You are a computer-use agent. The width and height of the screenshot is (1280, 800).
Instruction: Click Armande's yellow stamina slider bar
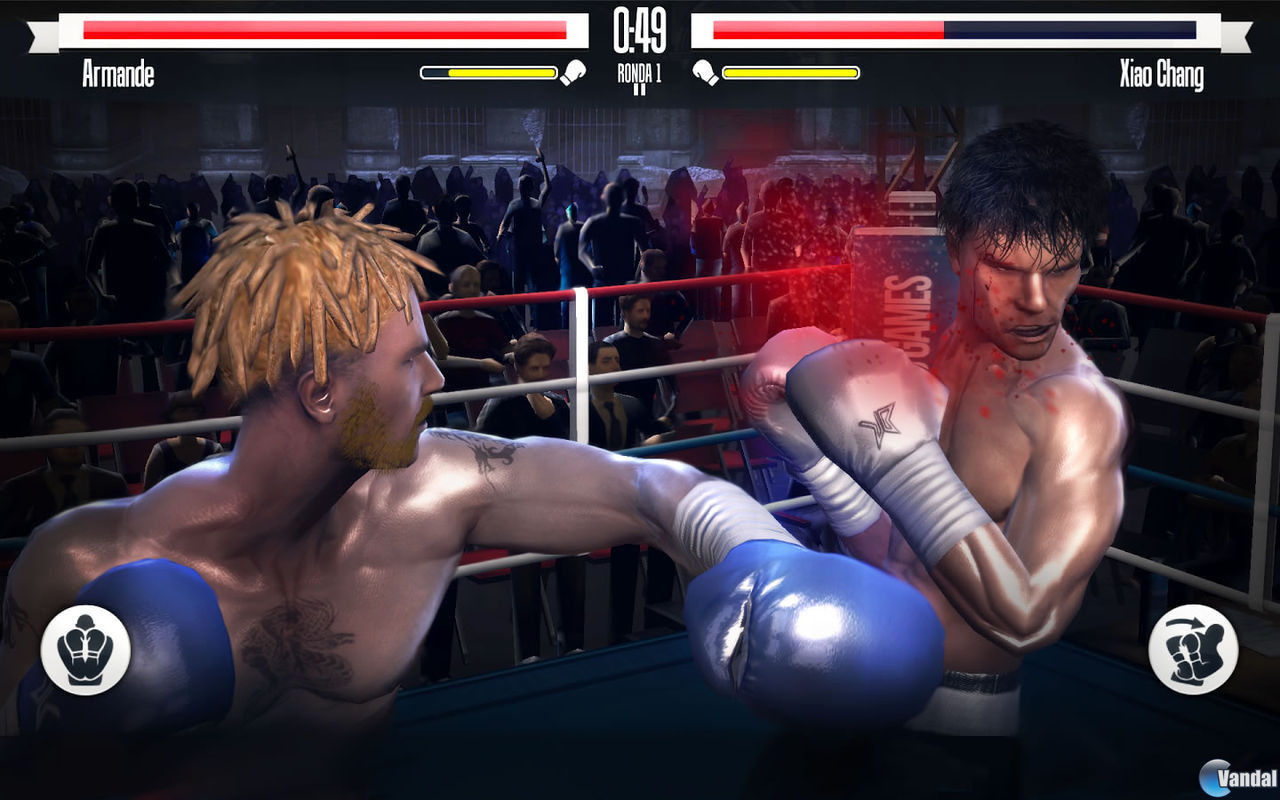pos(492,71)
